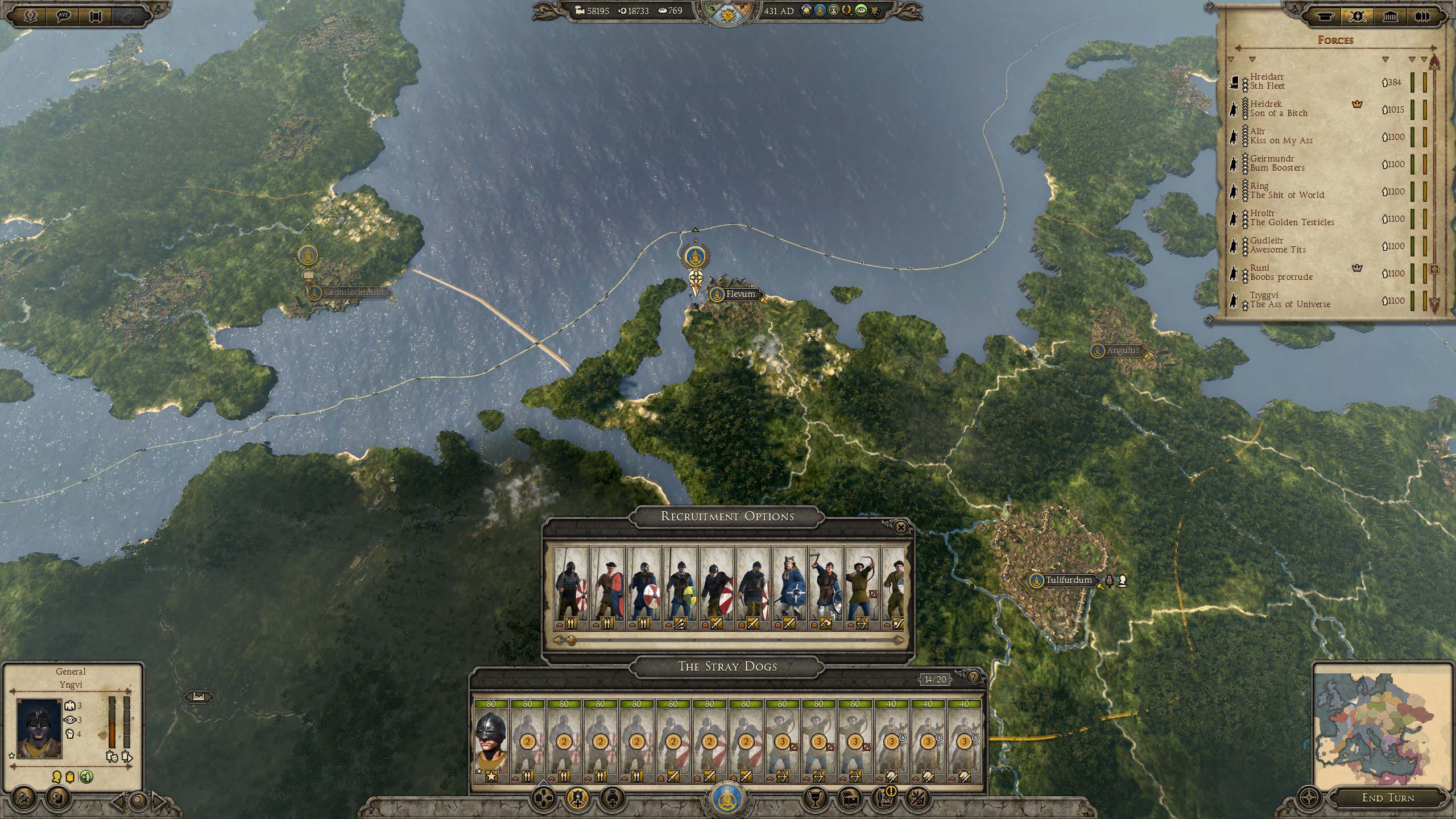The width and height of the screenshot is (1456, 819).
Task: Open the goblet button in bottom bar
Action: 814,799
